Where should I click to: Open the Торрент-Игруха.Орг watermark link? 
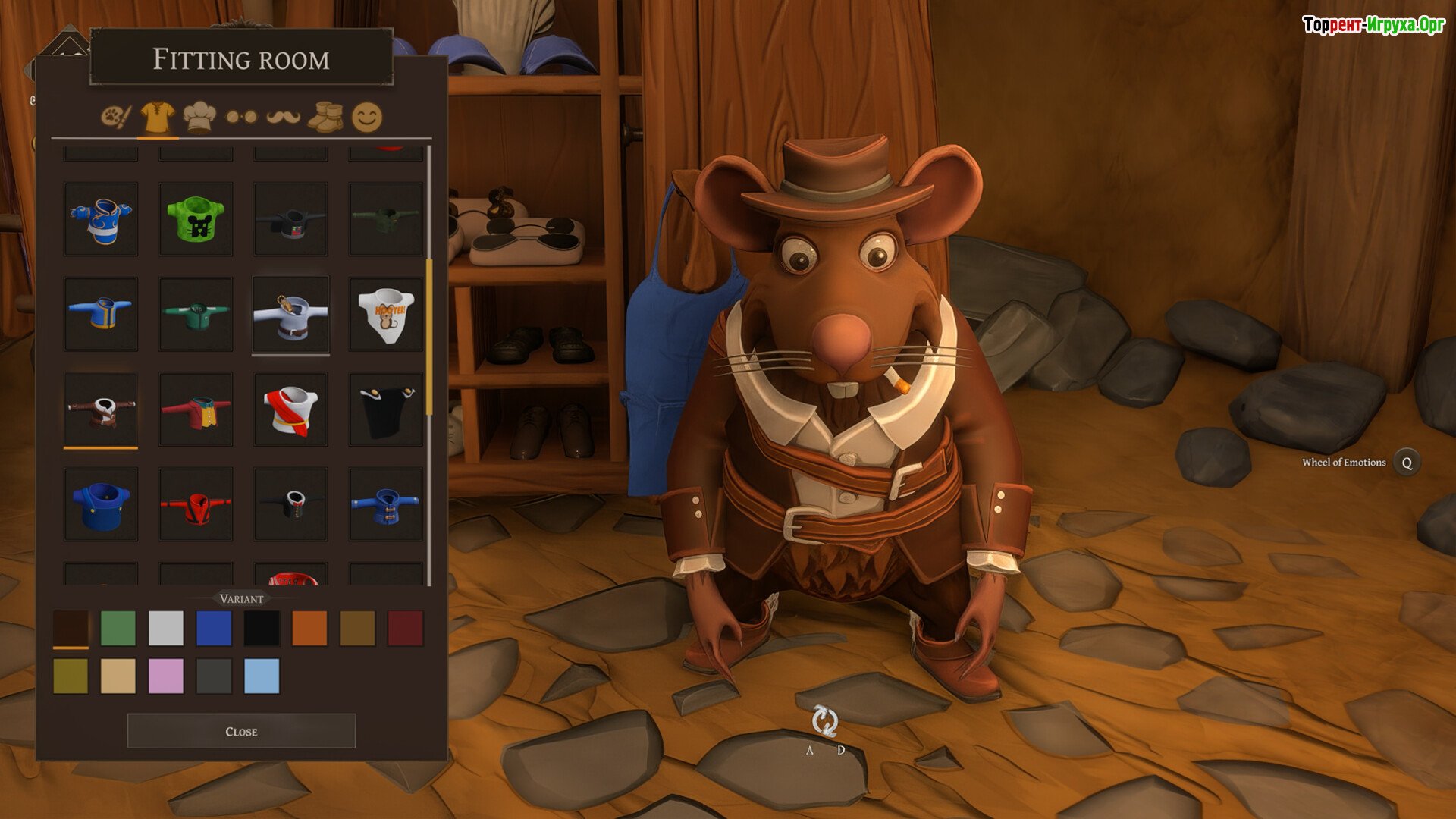pyautogui.click(x=1373, y=25)
